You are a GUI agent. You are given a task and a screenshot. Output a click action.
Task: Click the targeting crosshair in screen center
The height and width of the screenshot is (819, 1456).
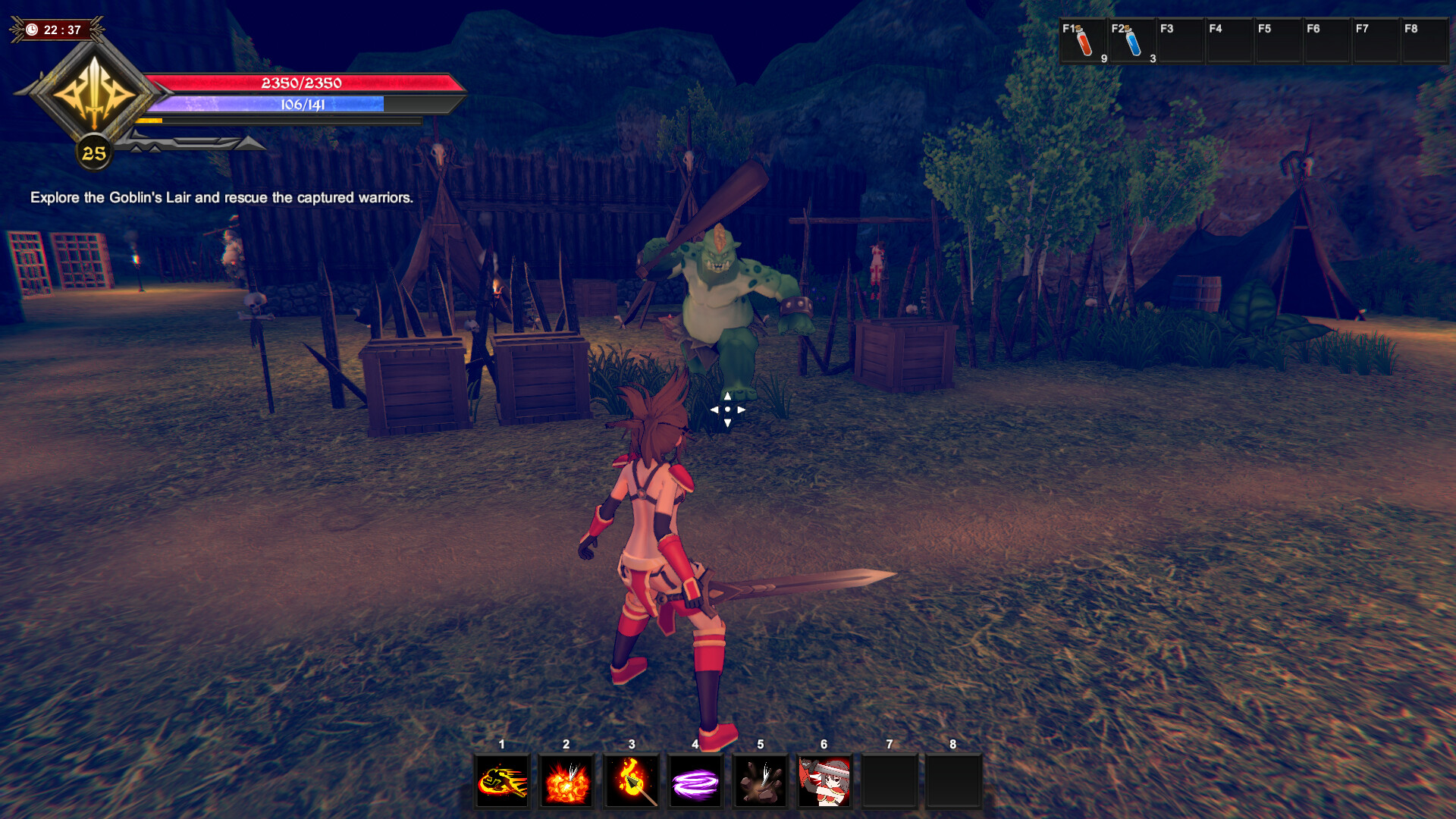point(726,409)
